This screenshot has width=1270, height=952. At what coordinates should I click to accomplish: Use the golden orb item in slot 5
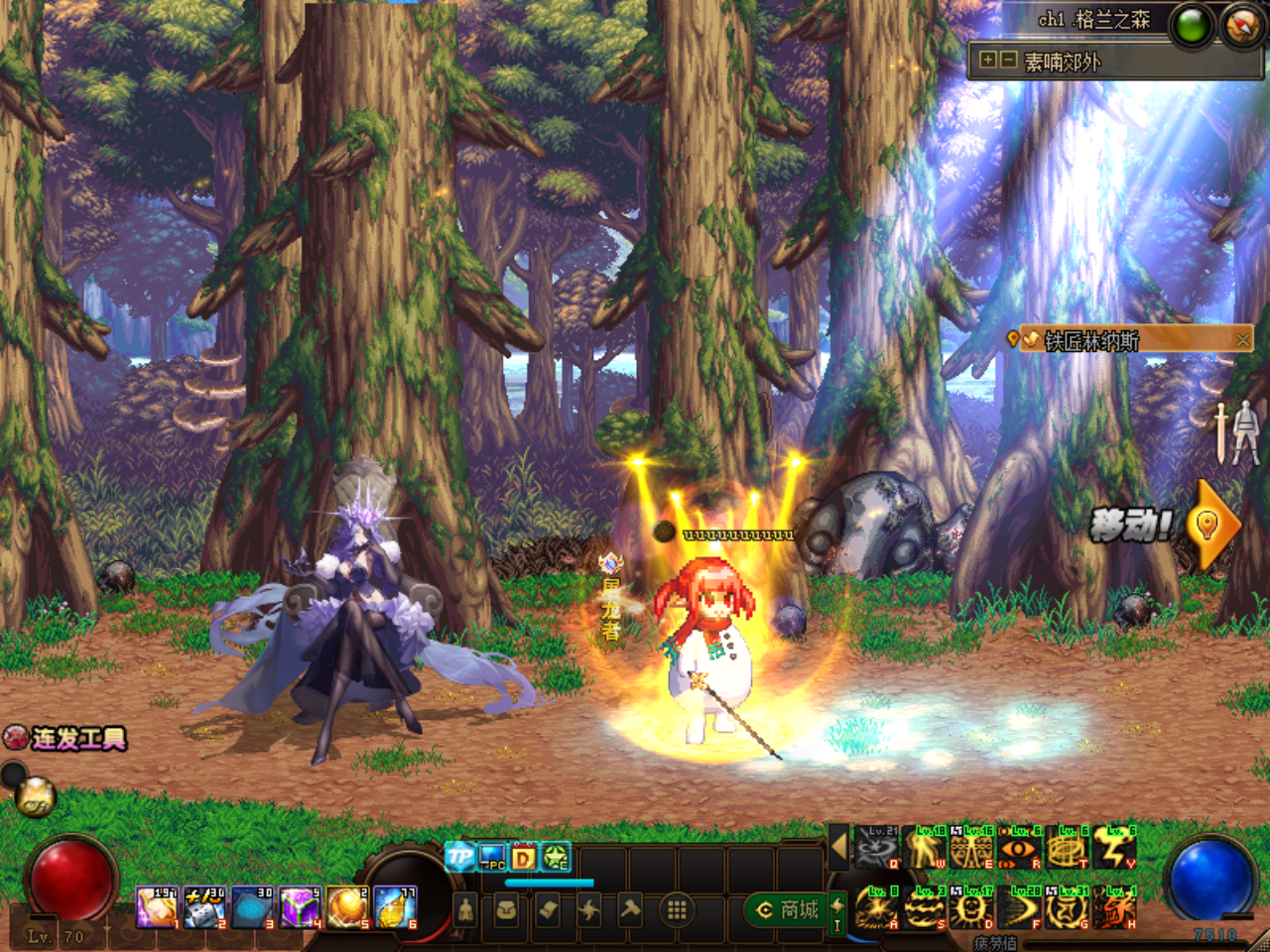click(x=347, y=908)
